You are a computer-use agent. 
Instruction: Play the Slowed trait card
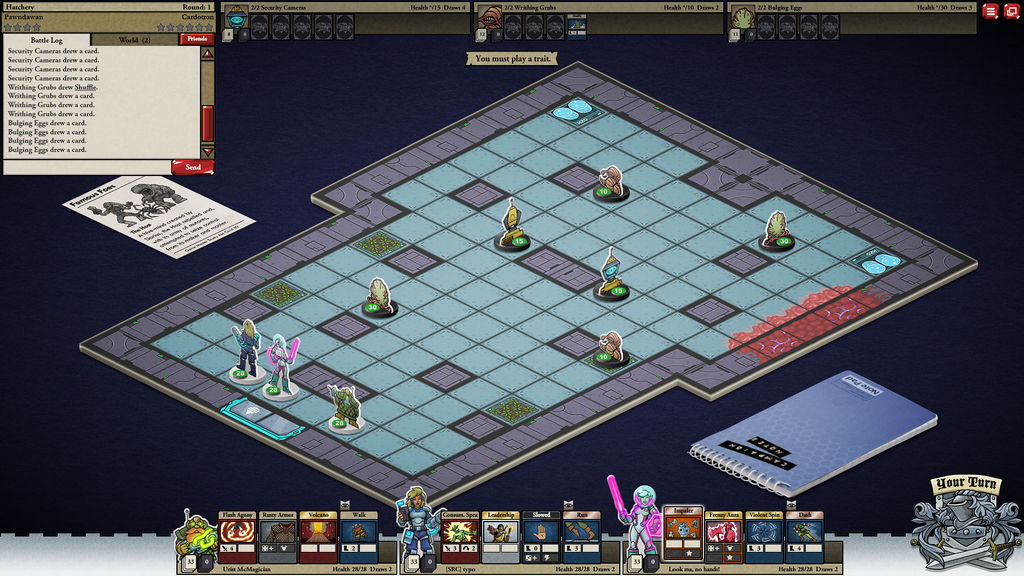(x=540, y=536)
